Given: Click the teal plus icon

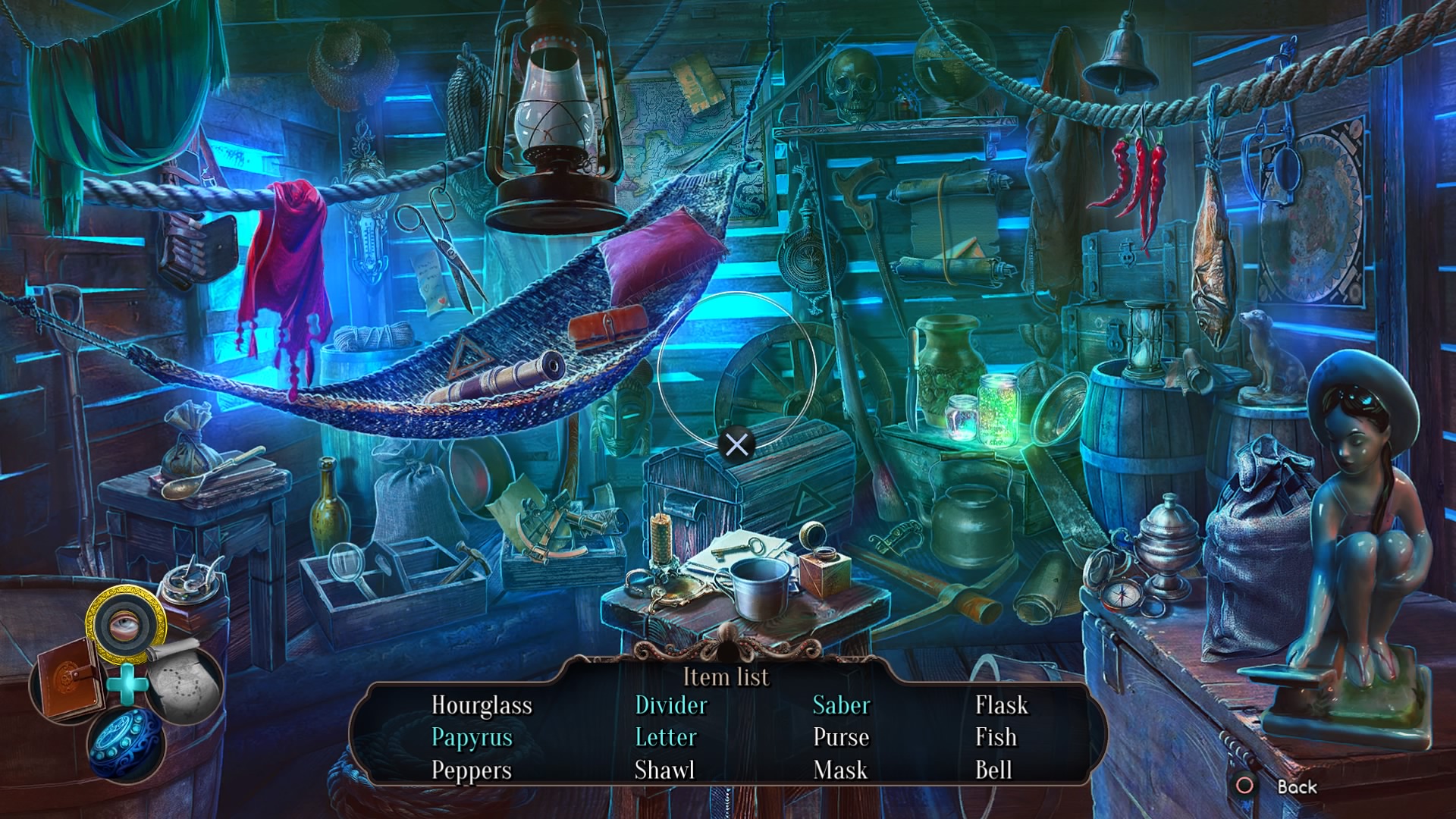Looking at the screenshot, I should [x=127, y=683].
